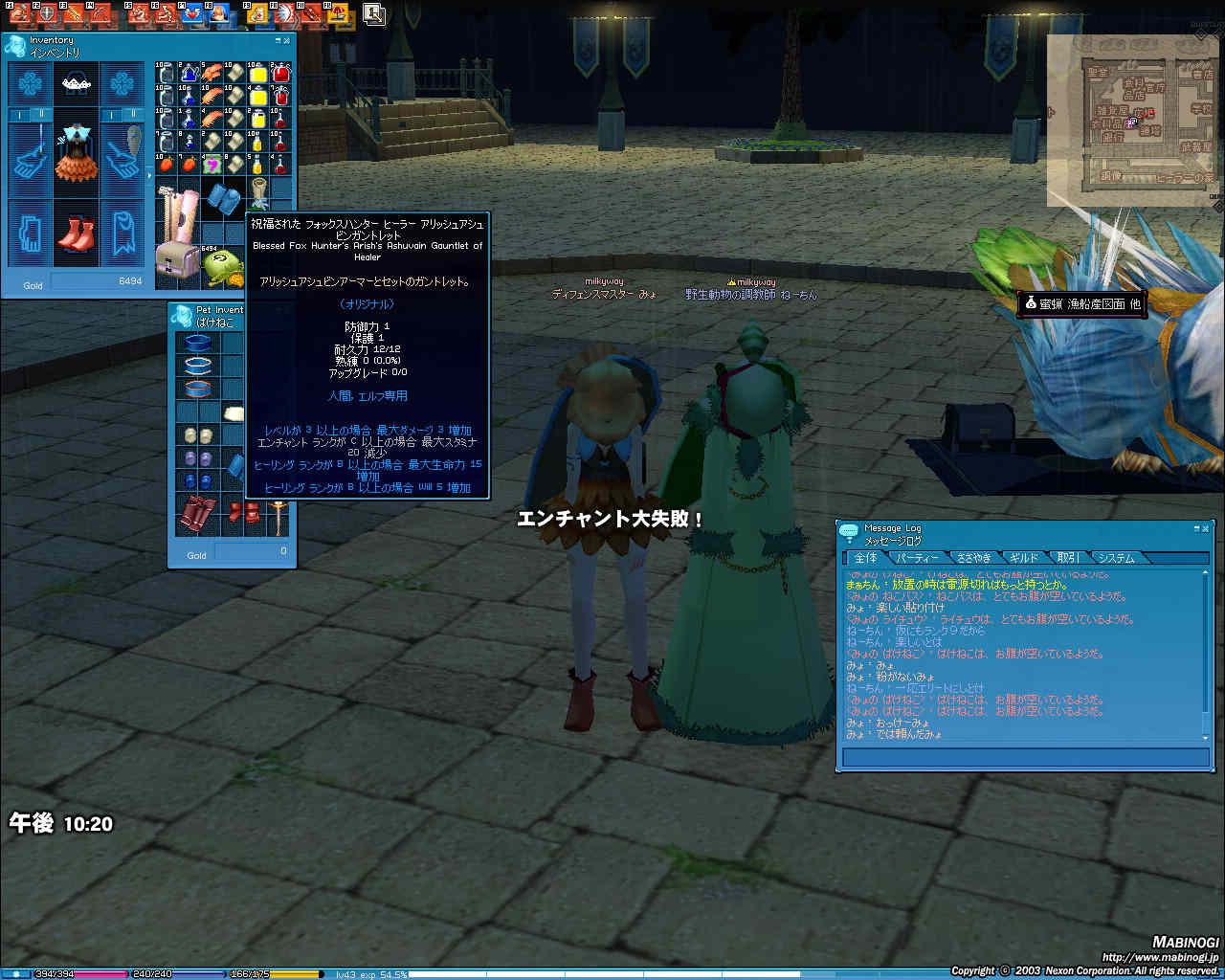The width and height of the screenshot is (1225, 980).
Task: Activate the F8 hotkey skill icon
Action: 219,13
